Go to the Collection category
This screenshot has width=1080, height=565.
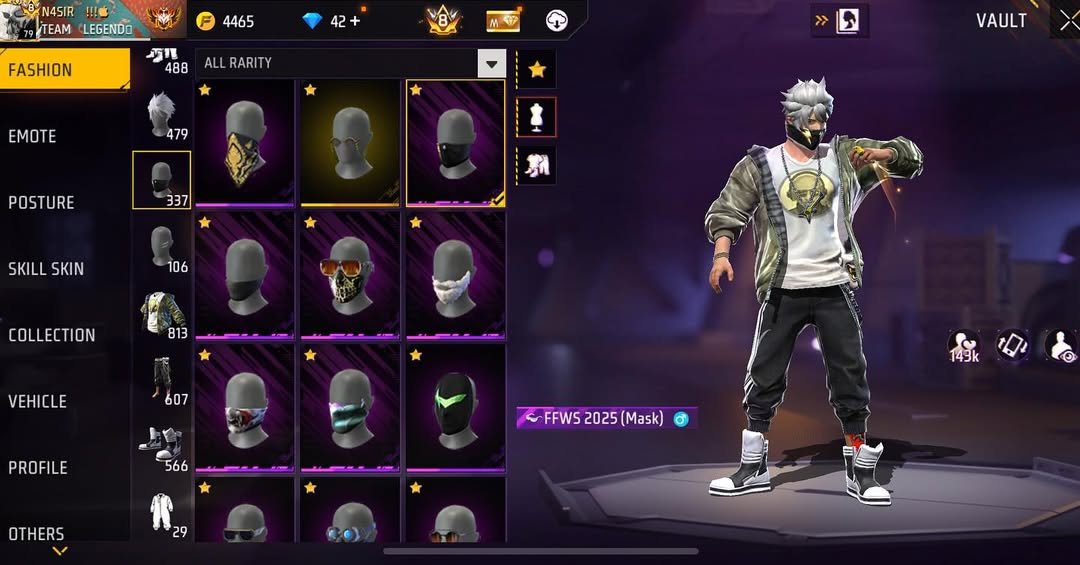tap(64, 335)
